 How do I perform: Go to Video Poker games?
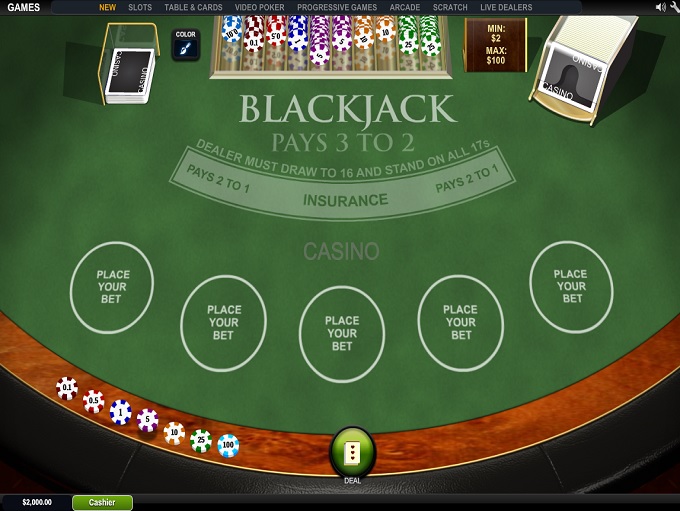click(259, 7)
